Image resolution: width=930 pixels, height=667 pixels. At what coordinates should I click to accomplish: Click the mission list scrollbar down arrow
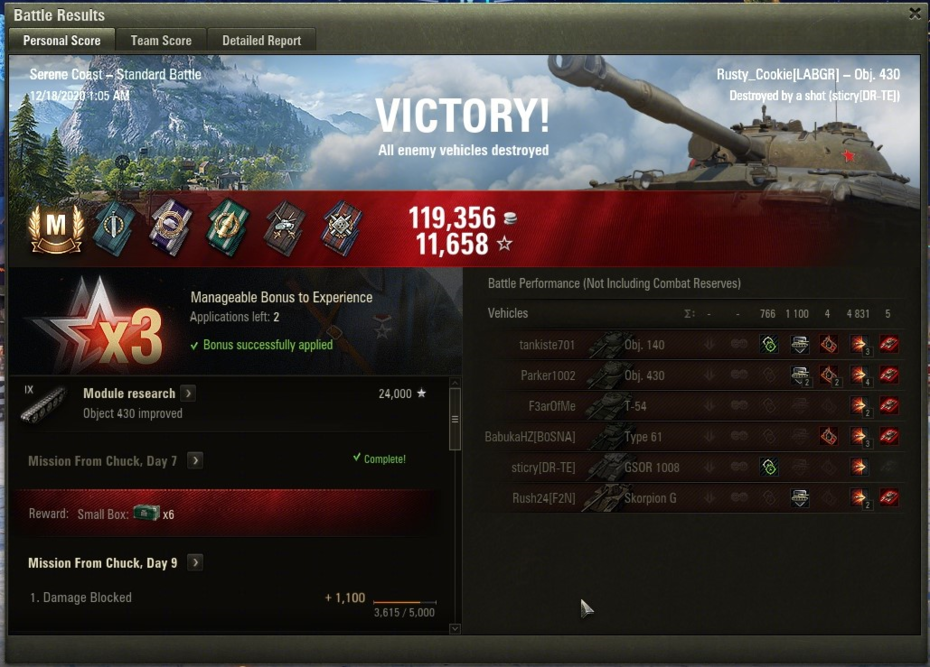(455, 628)
